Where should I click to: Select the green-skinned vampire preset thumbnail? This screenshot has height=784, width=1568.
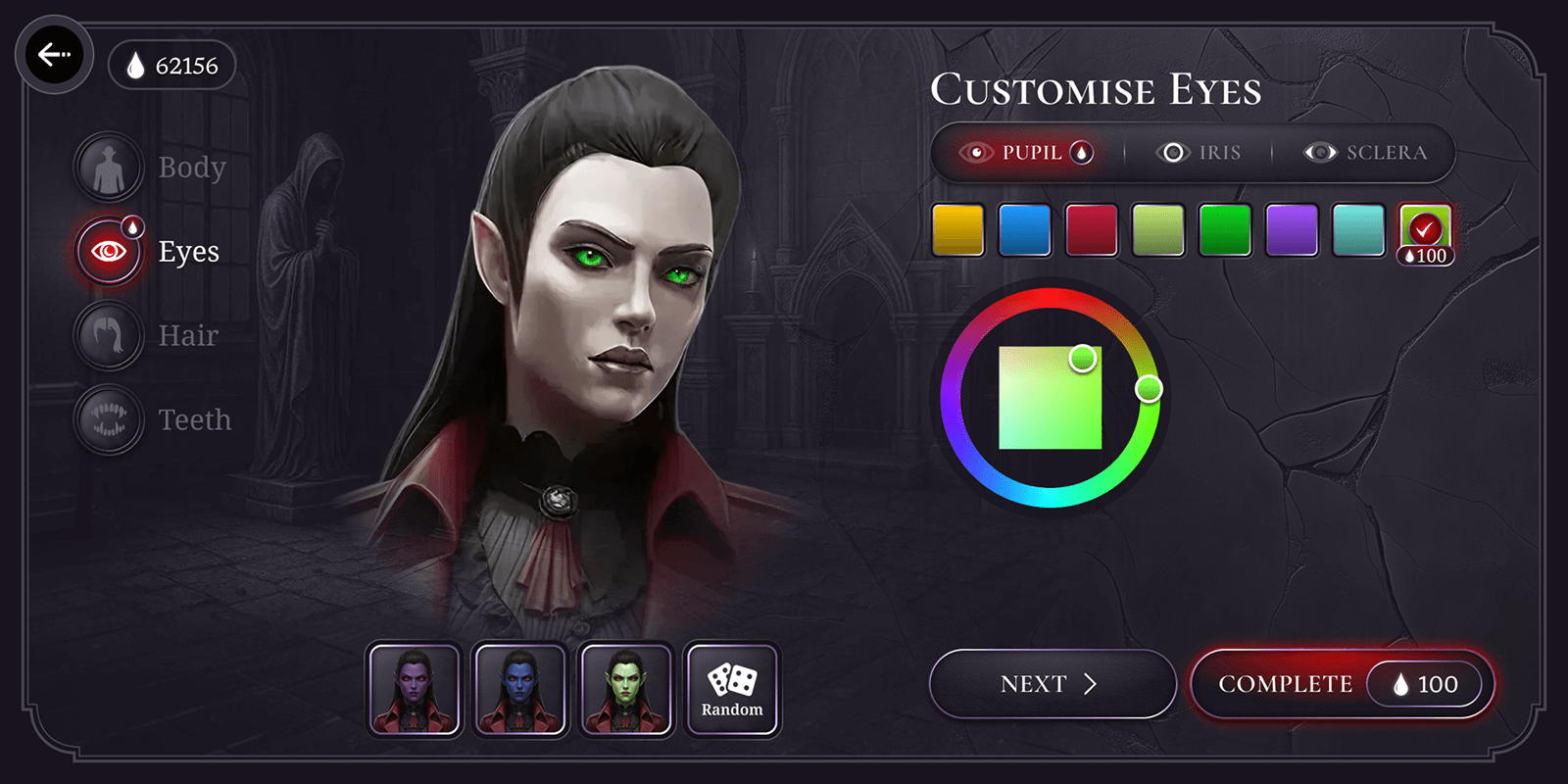tap(626, 688)
